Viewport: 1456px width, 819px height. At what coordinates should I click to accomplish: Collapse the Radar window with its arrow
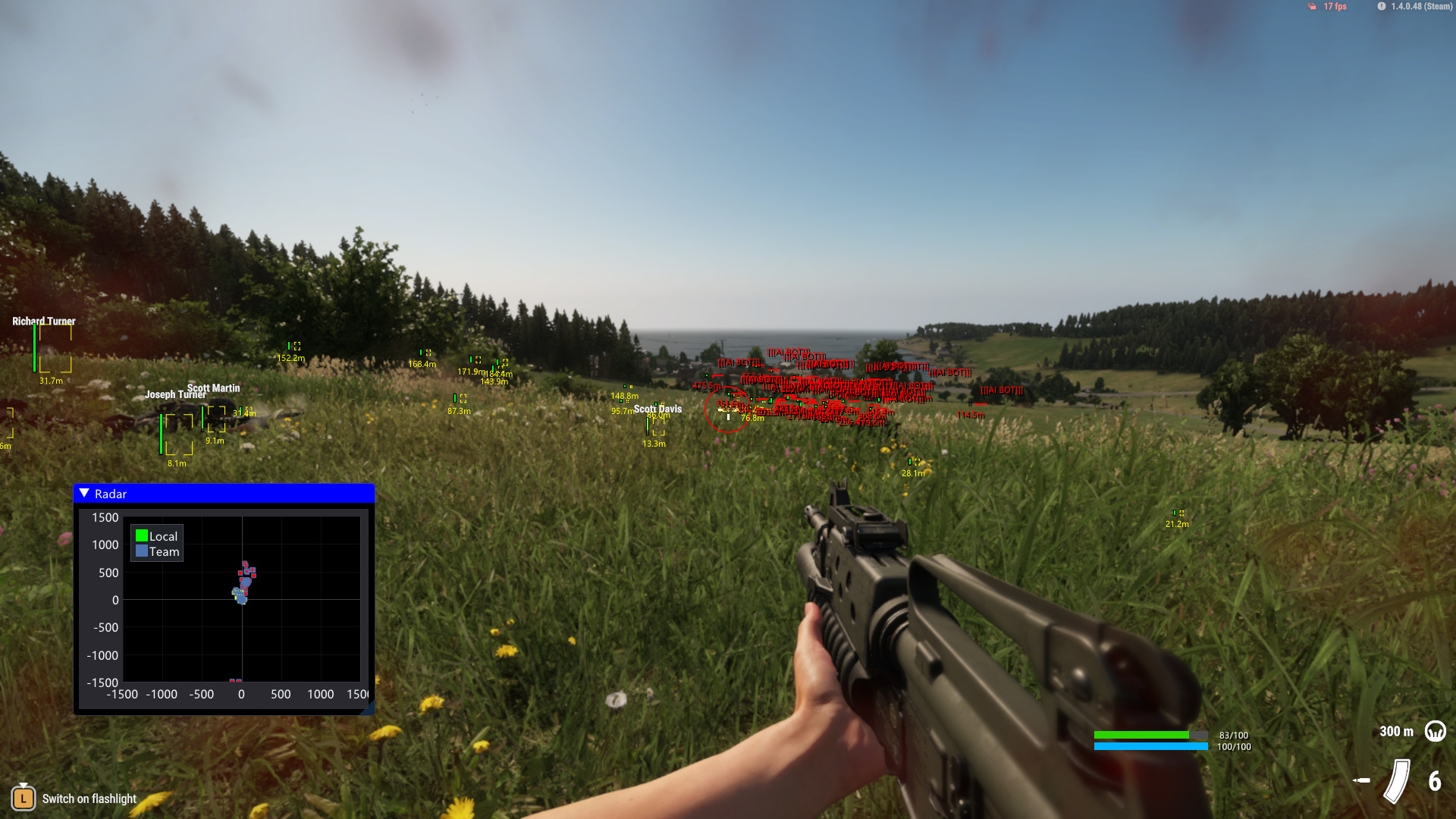tap(84, 494)
